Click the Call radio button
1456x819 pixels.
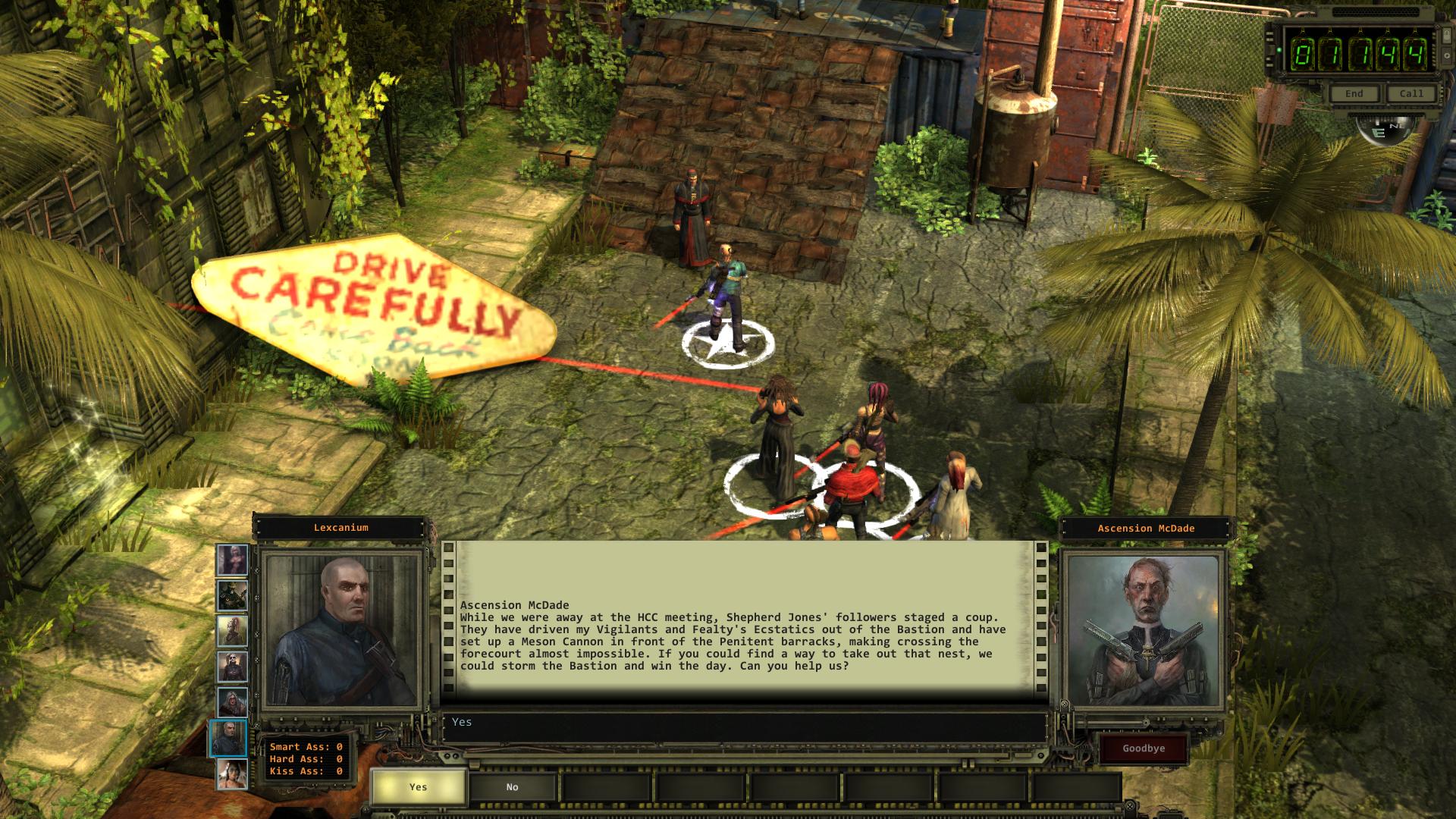1410,94
